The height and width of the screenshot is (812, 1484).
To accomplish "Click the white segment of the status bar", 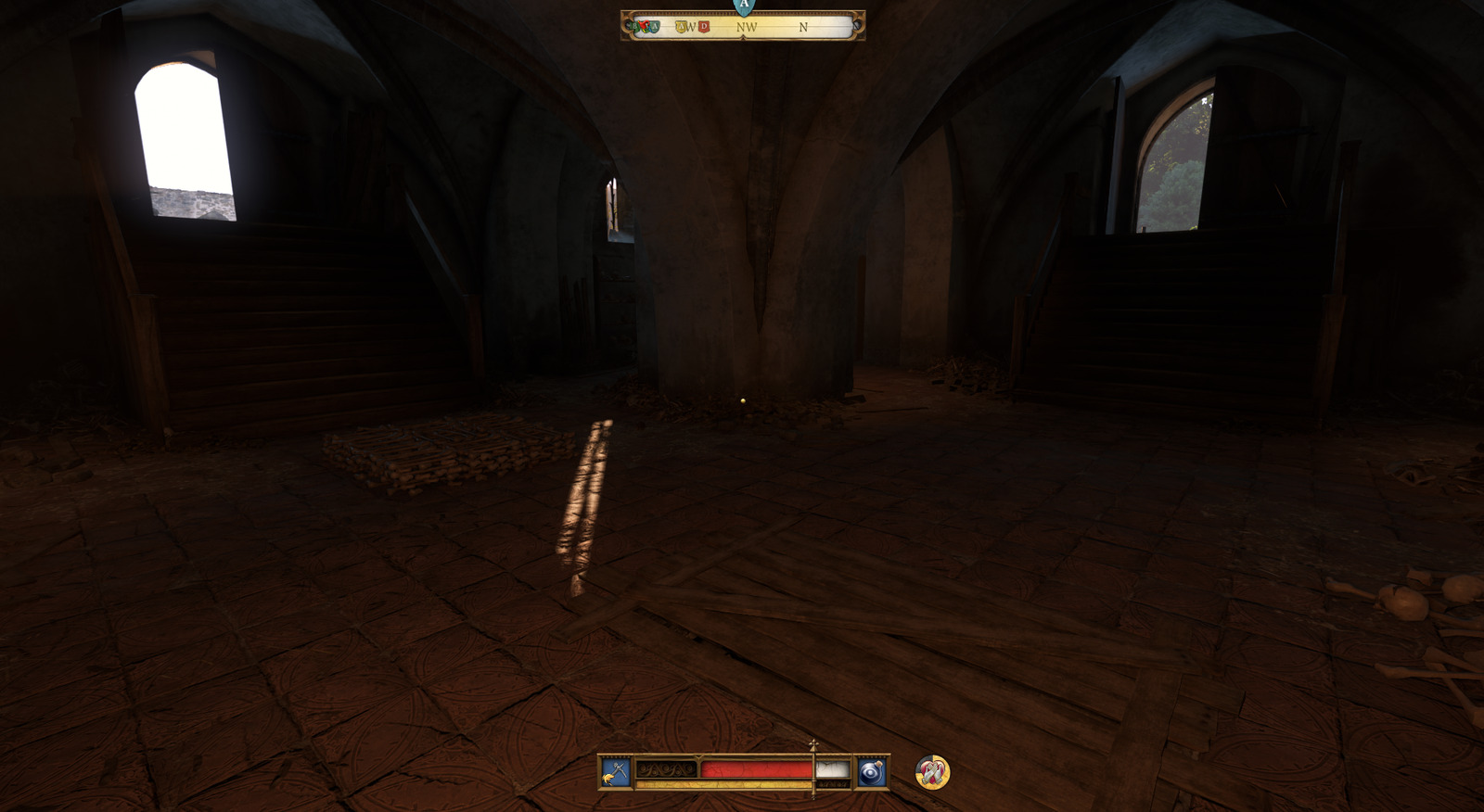I will tap(831, 768).
